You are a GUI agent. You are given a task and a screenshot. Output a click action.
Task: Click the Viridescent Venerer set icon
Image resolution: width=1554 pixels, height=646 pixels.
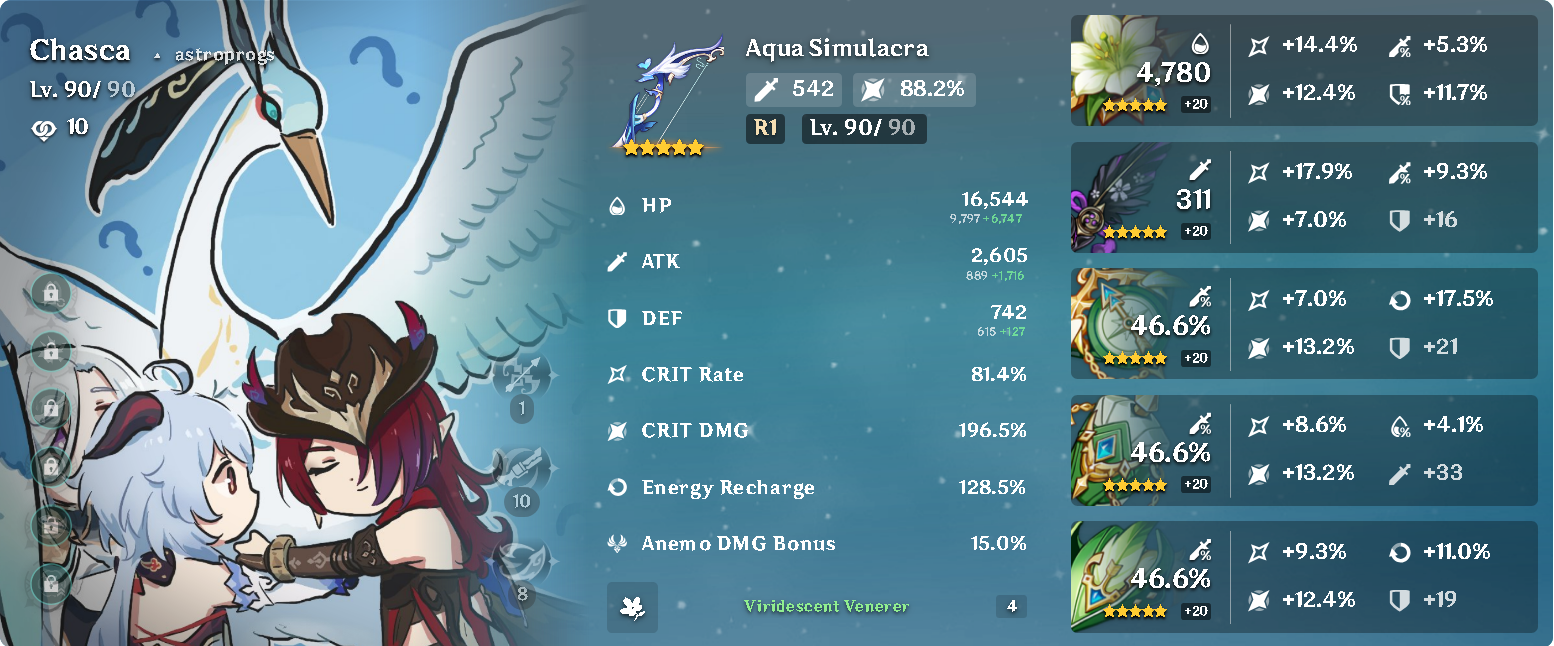(x=632, y=607)
